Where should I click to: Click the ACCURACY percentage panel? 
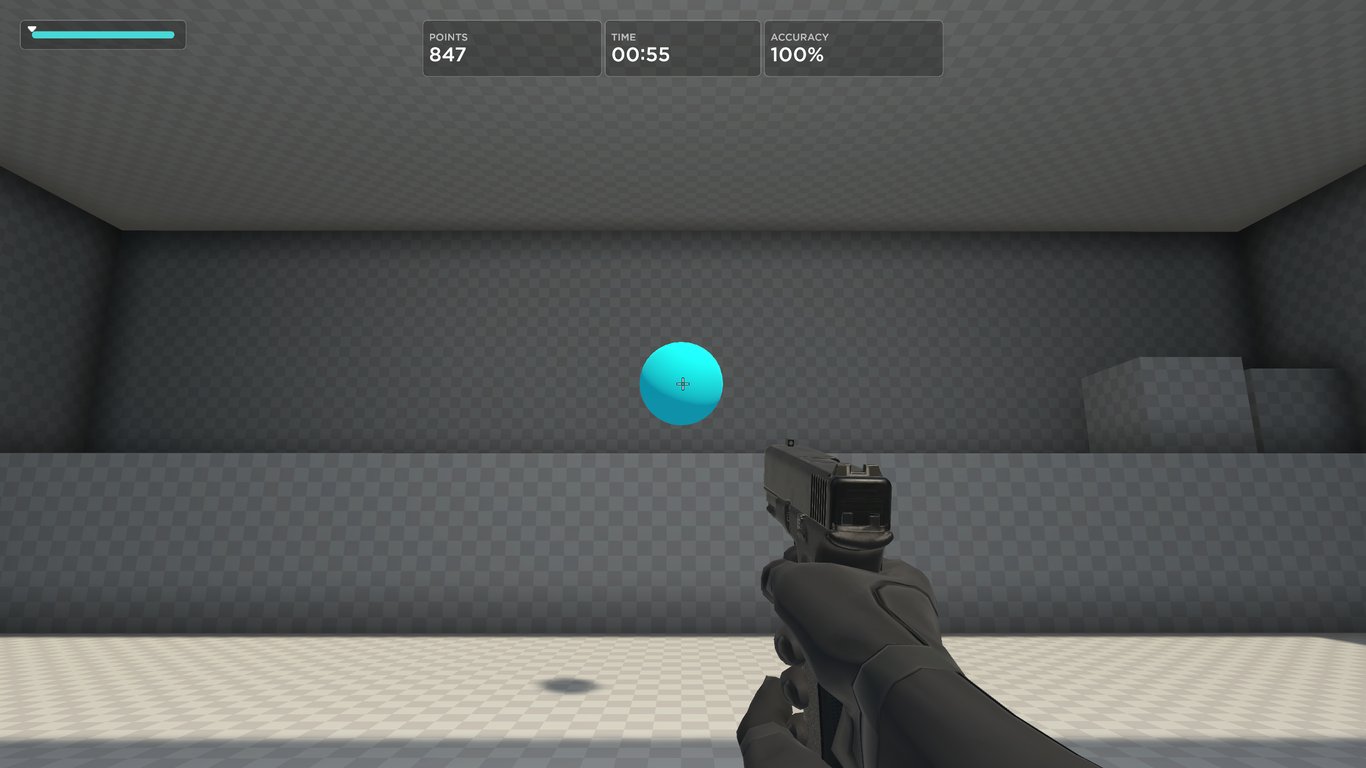click(852, 48)
